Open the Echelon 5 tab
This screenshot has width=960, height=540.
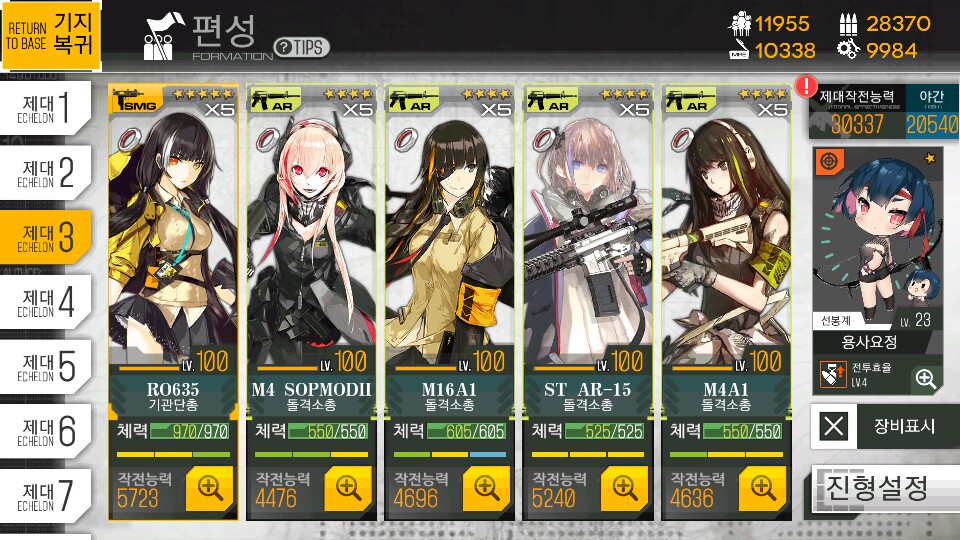click(x=47, y=367)
